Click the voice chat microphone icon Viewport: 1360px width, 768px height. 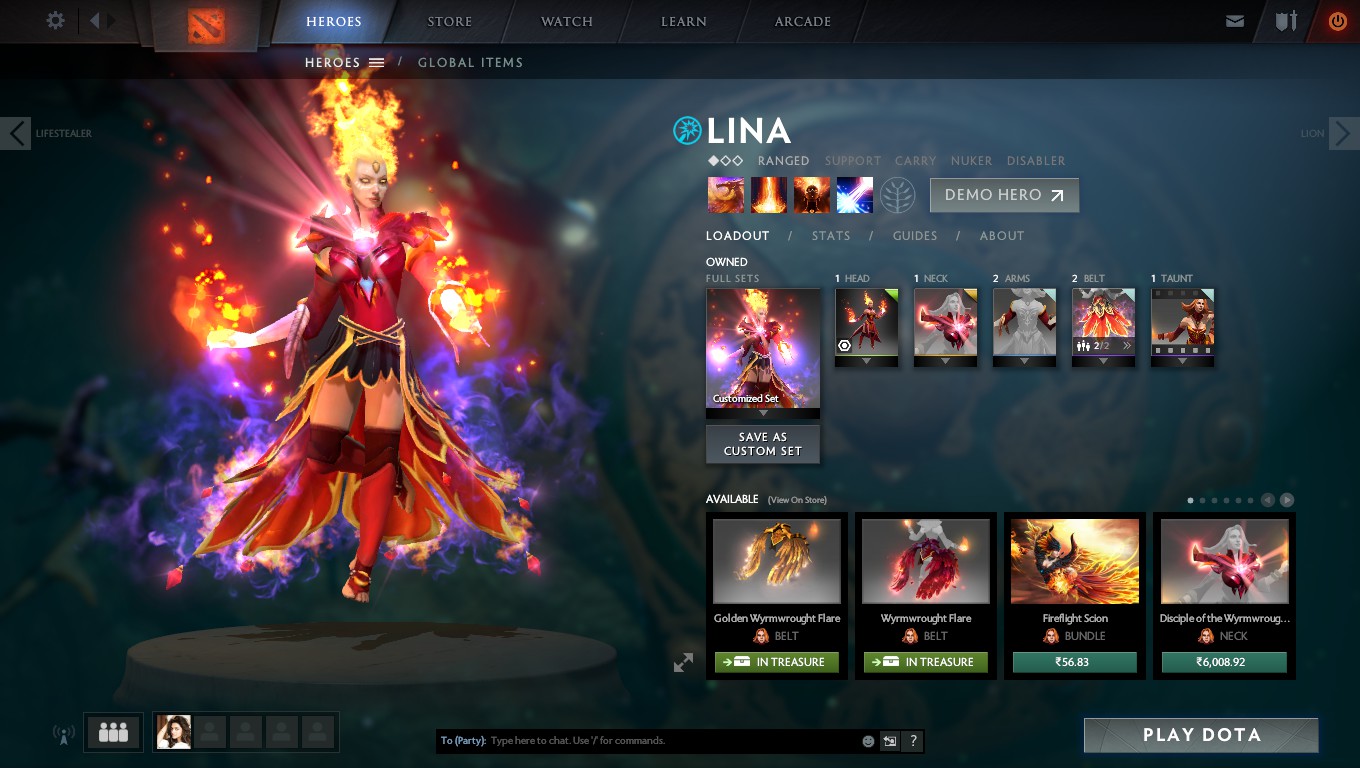[x=64, y=731]
